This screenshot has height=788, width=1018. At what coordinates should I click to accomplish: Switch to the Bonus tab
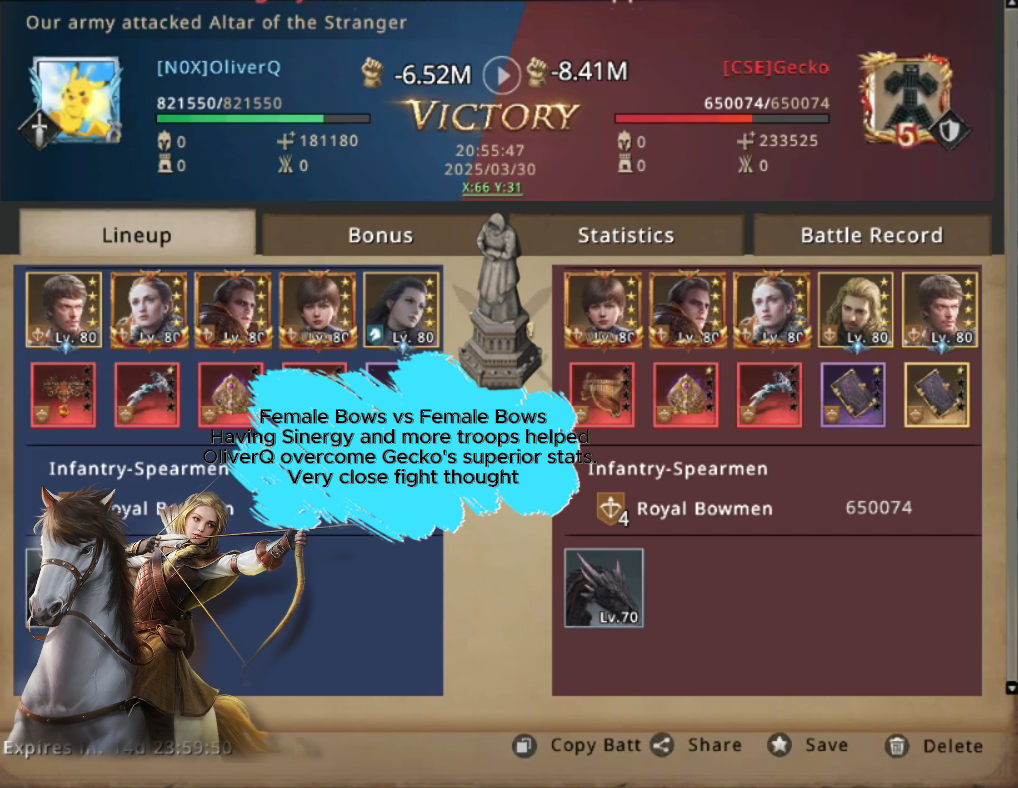(x=380, y=235)
